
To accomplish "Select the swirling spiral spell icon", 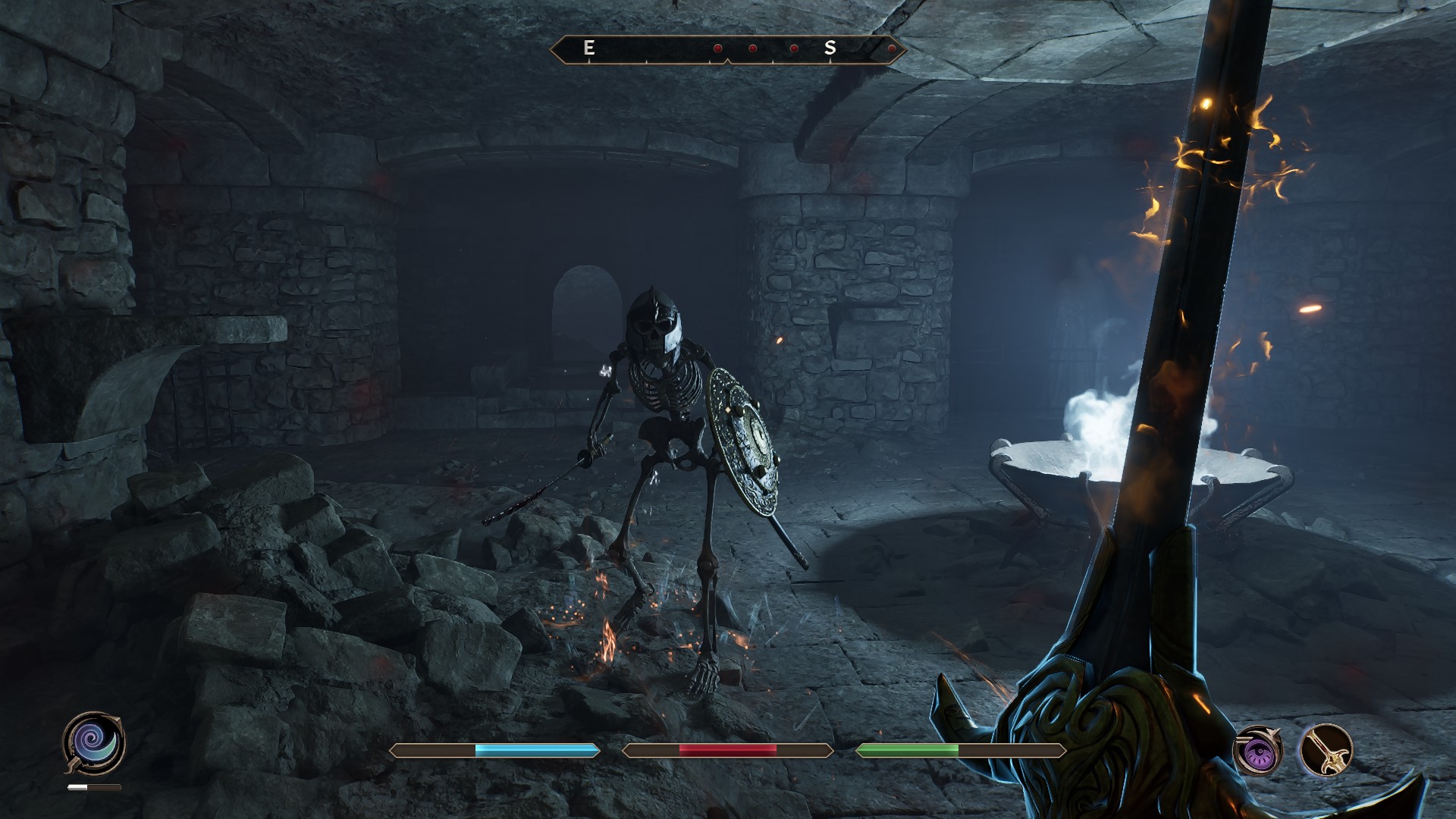I will (94, 742).
